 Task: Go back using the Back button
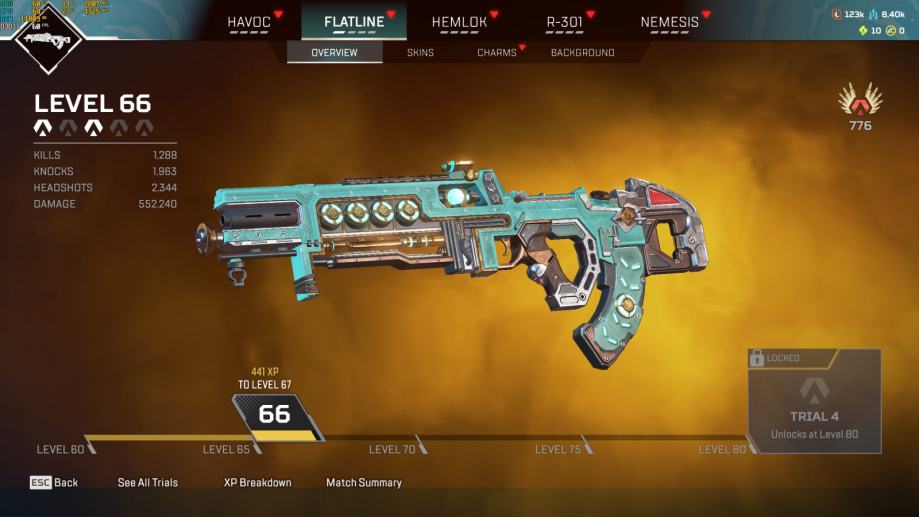(x=54, y=482)
